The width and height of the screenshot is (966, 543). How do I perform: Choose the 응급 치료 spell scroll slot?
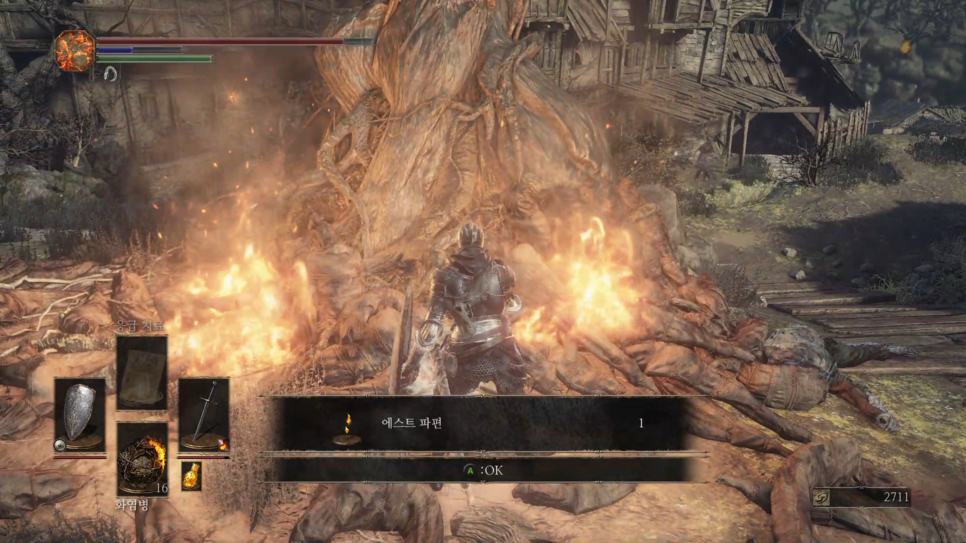coord(142,372)
